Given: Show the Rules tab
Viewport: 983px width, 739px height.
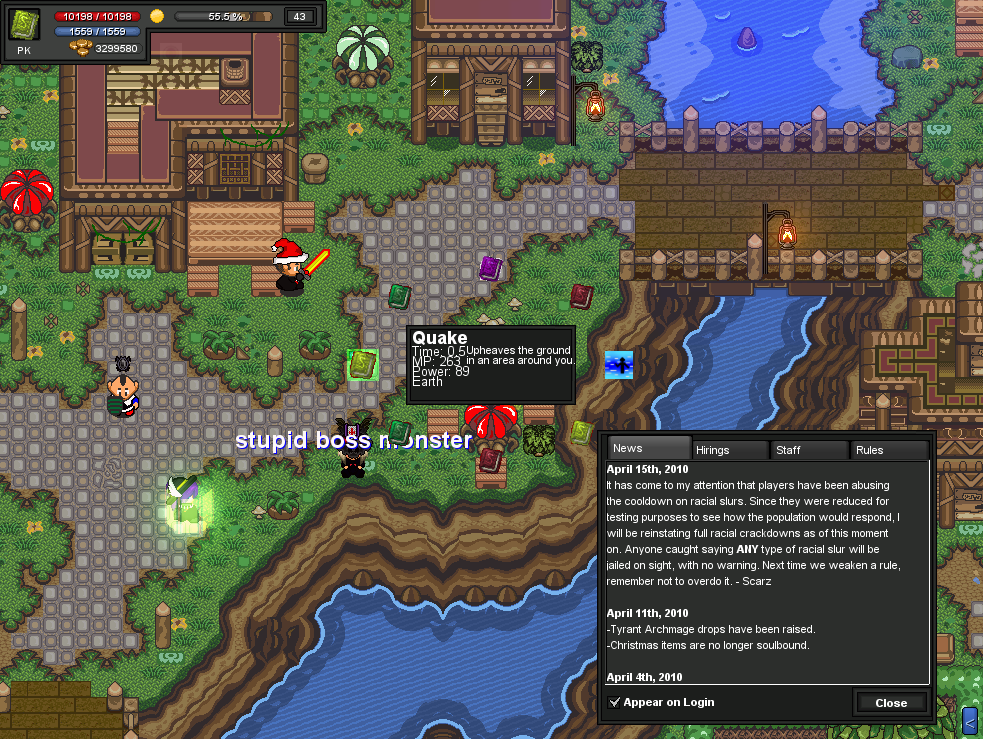Looking at the screenshot, I should pos(889,450).
